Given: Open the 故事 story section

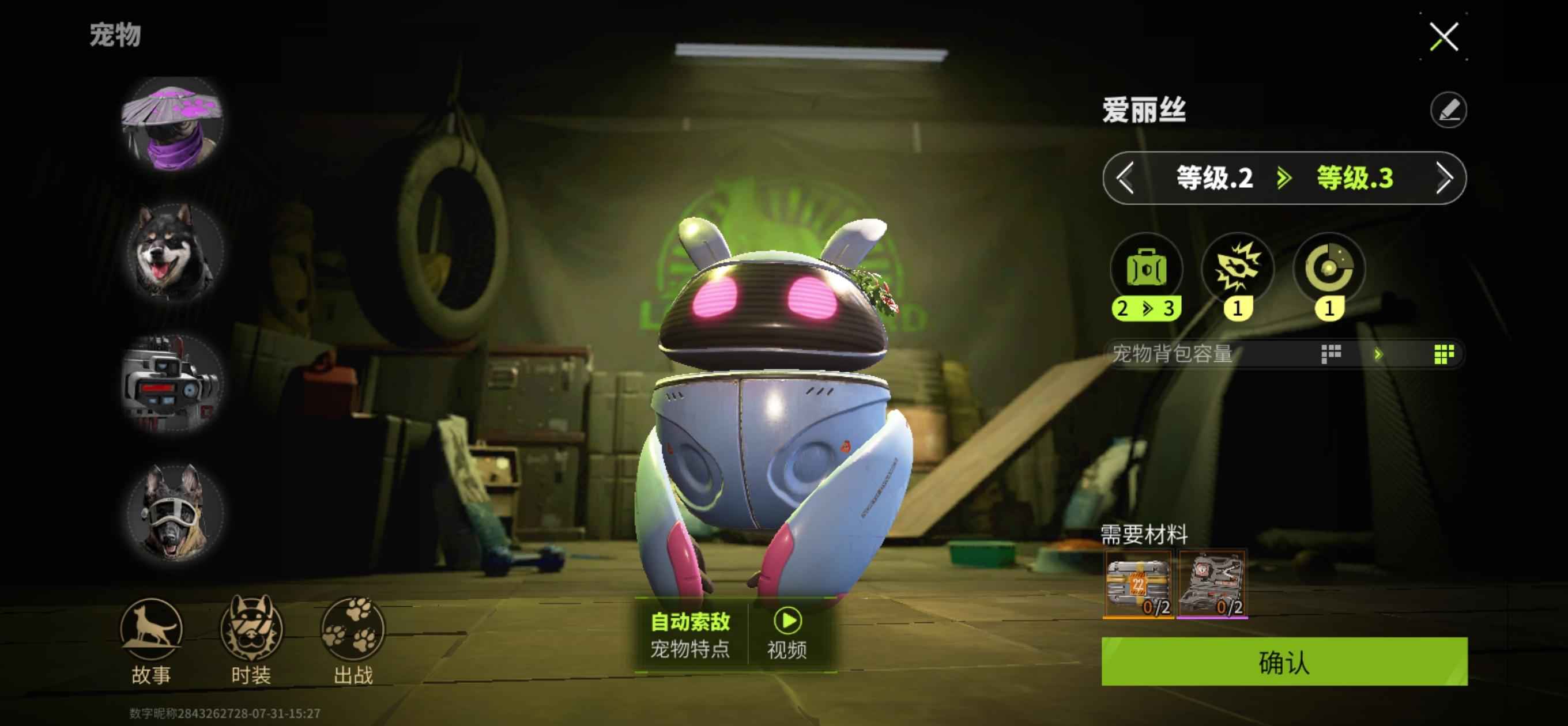Looking at the screenshot, I should point(151,640).
